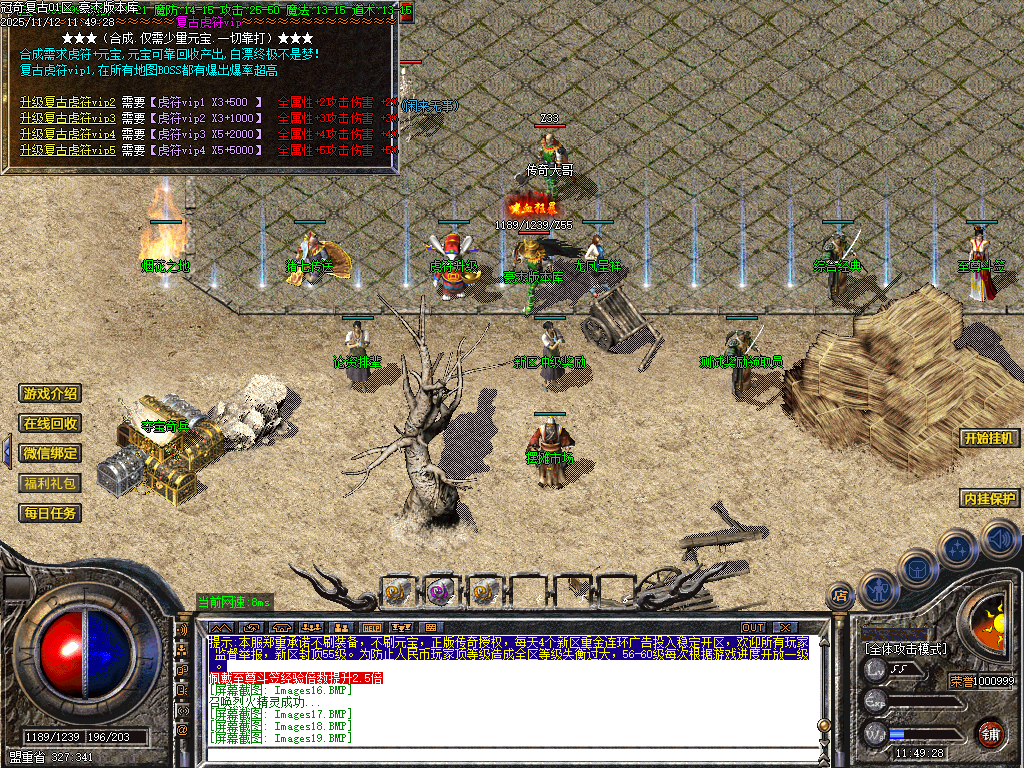Toggle sound with the speaker icon
The image size is (1024, 768).
[x=999, y=541]
